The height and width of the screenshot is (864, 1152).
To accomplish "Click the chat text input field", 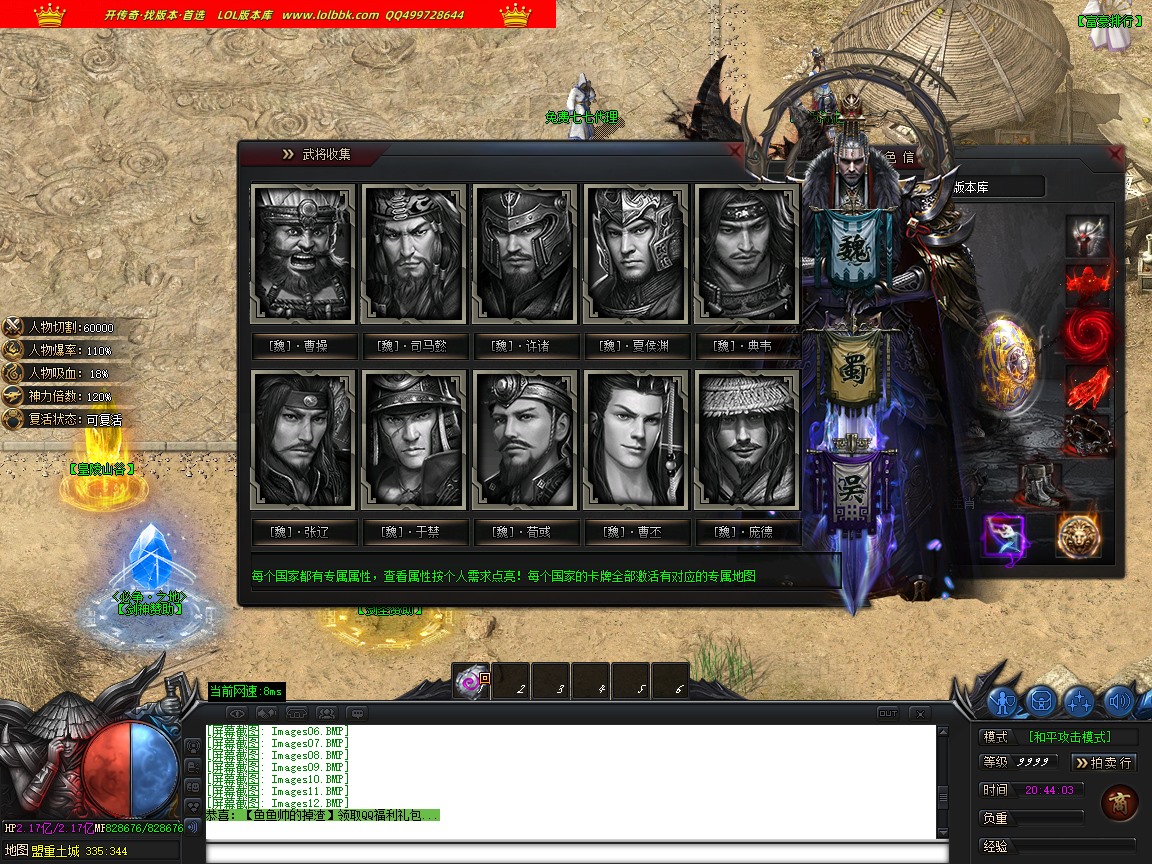I will 575,853.
